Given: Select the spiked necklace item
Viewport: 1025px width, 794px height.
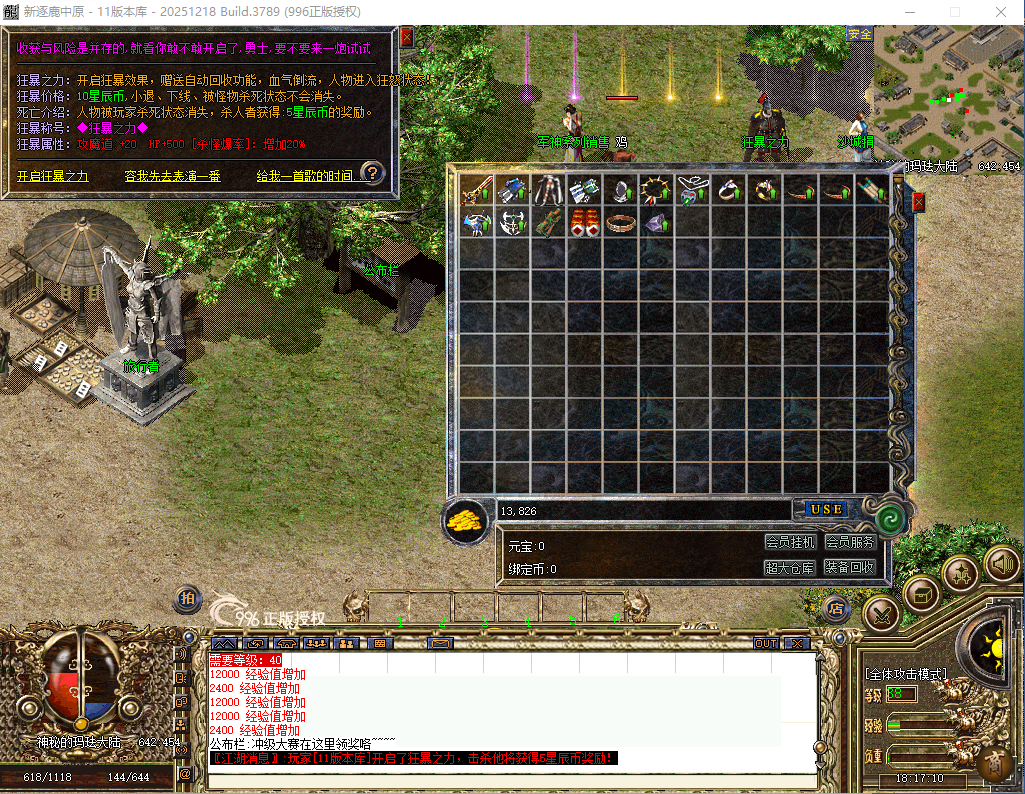Looking at the screenshot, I should 655,190.
